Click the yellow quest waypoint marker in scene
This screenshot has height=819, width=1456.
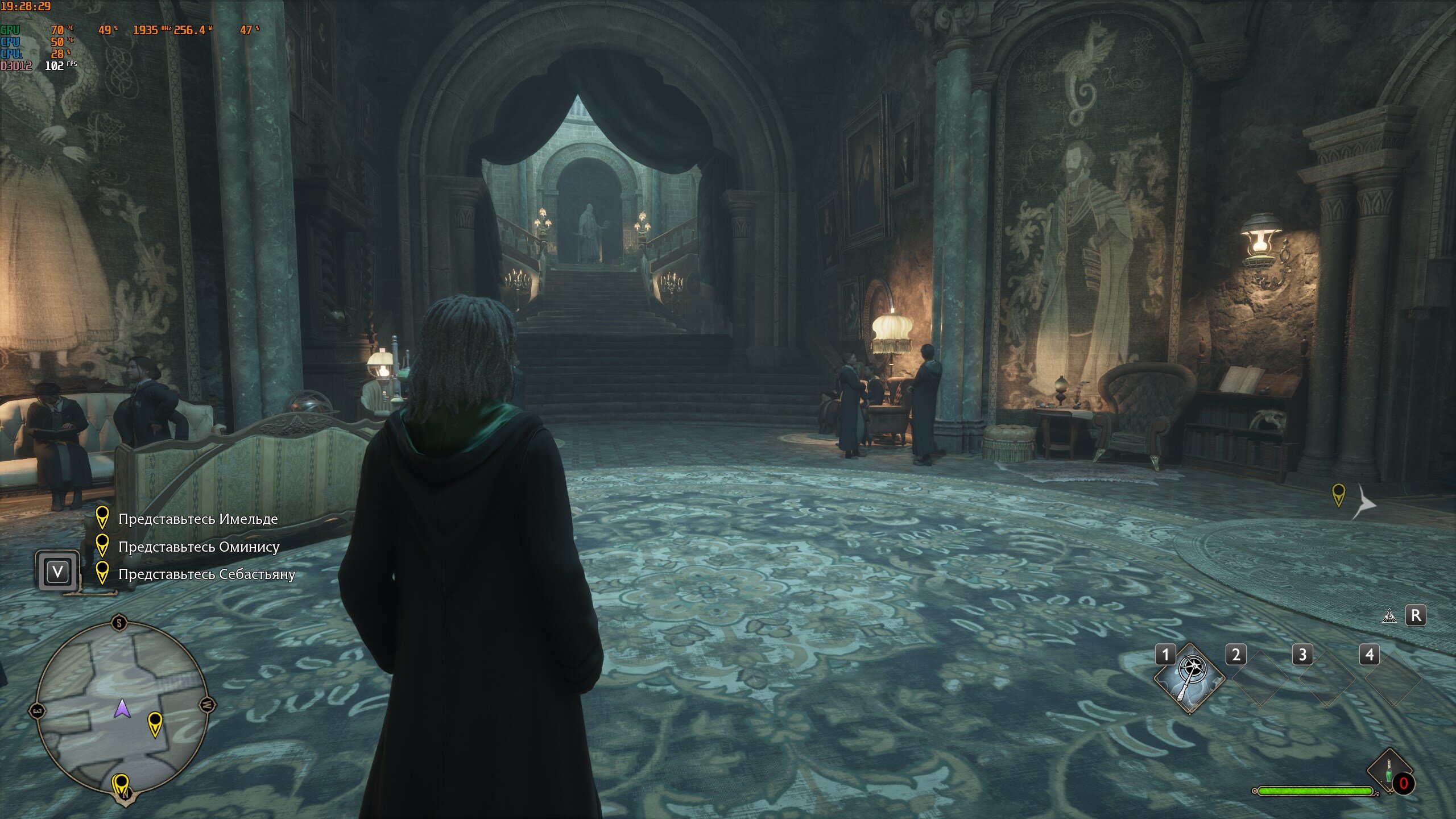click(x=1339, y=494)
